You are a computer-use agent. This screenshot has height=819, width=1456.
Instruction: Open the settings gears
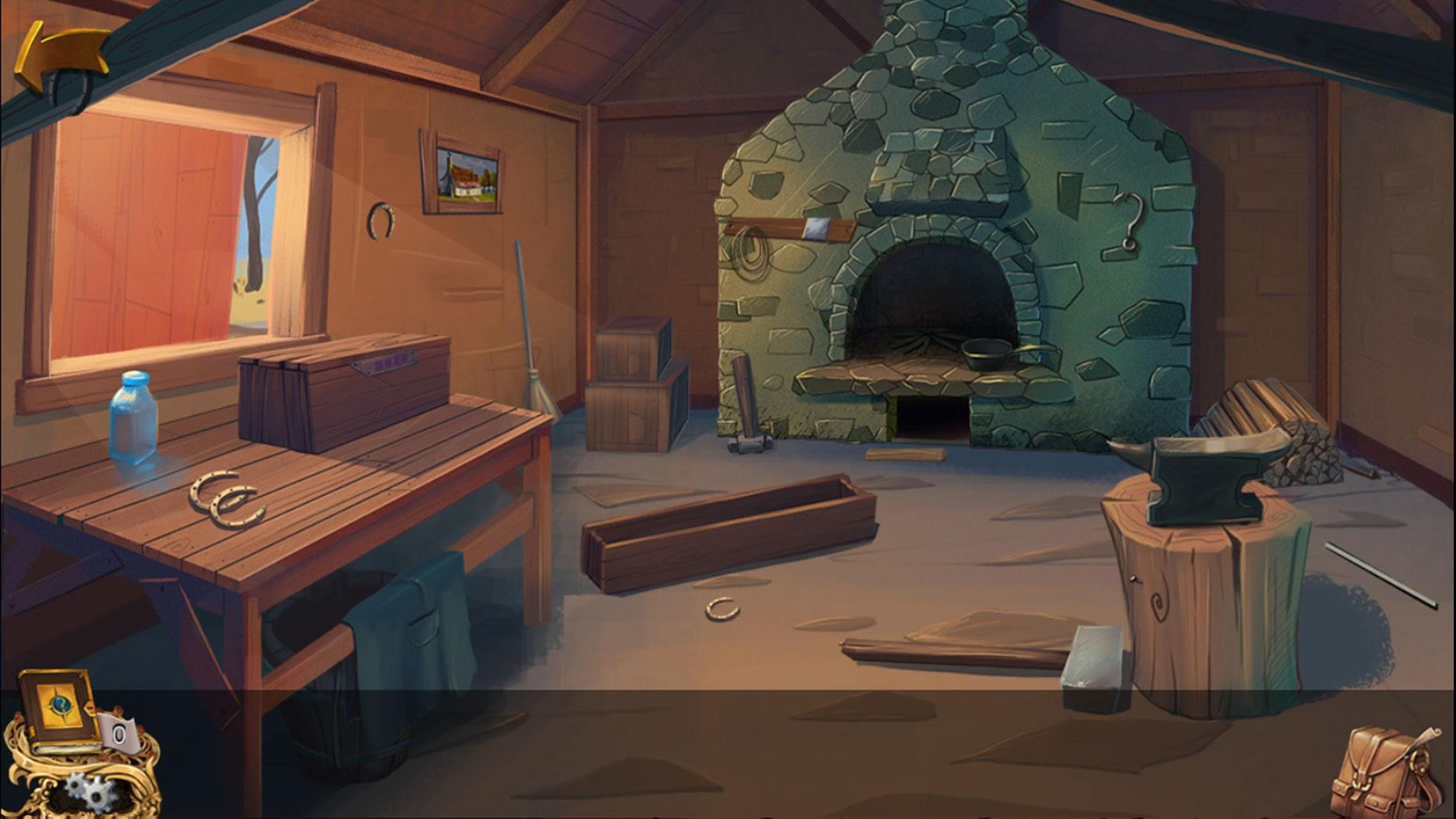click(91, 793)
